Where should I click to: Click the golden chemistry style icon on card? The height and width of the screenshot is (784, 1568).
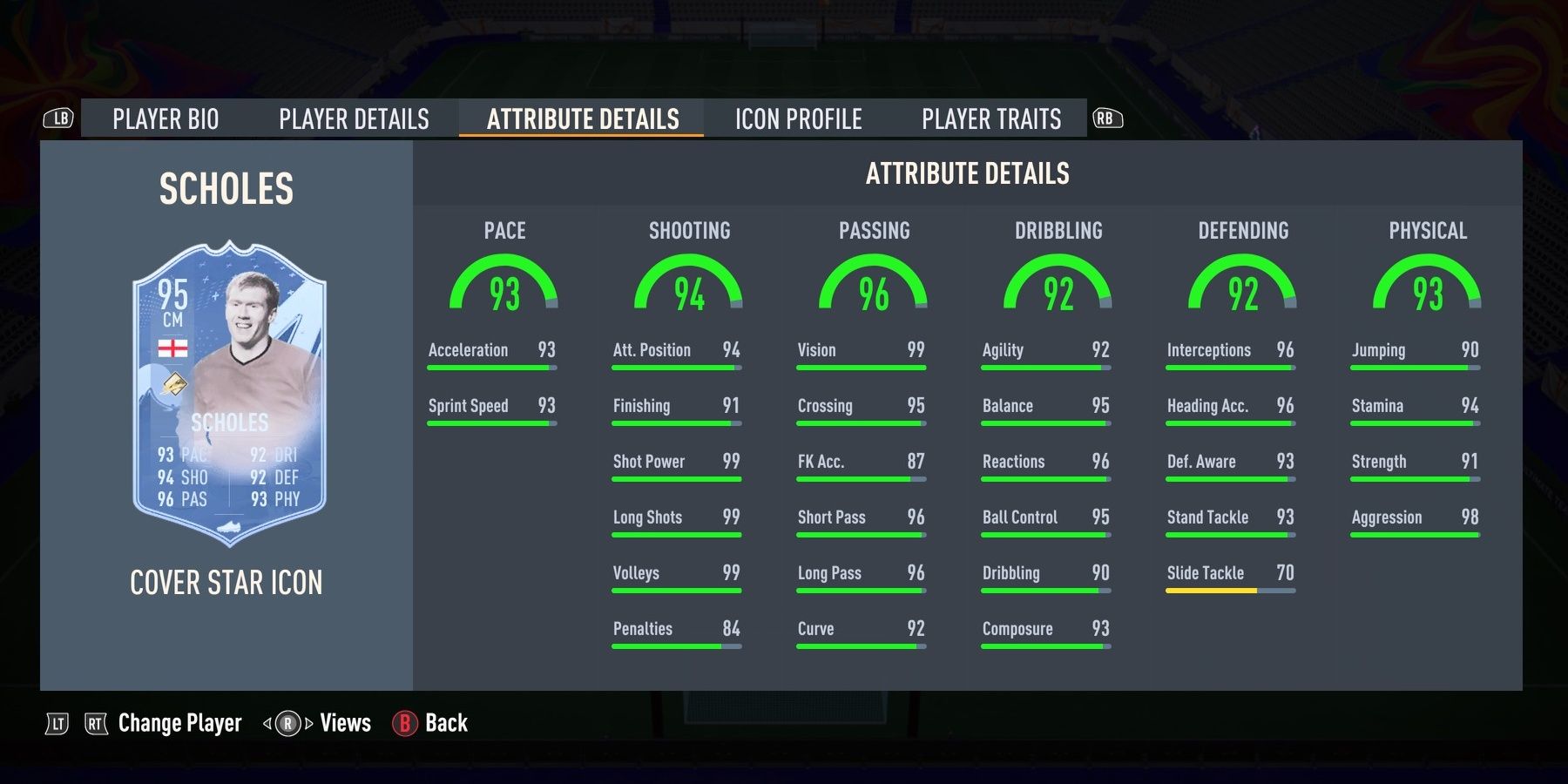174,381
